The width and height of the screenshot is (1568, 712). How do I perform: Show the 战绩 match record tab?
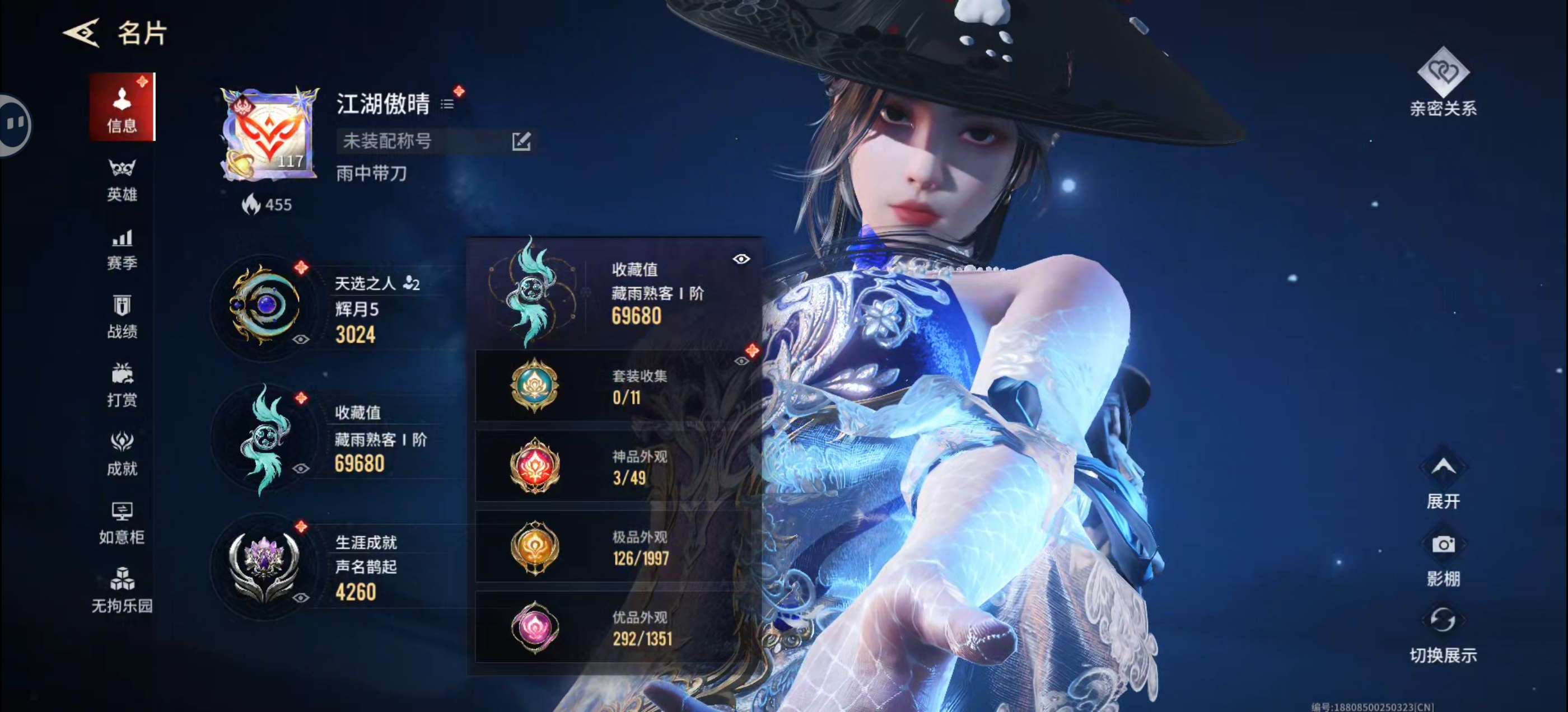click(122, 316)
